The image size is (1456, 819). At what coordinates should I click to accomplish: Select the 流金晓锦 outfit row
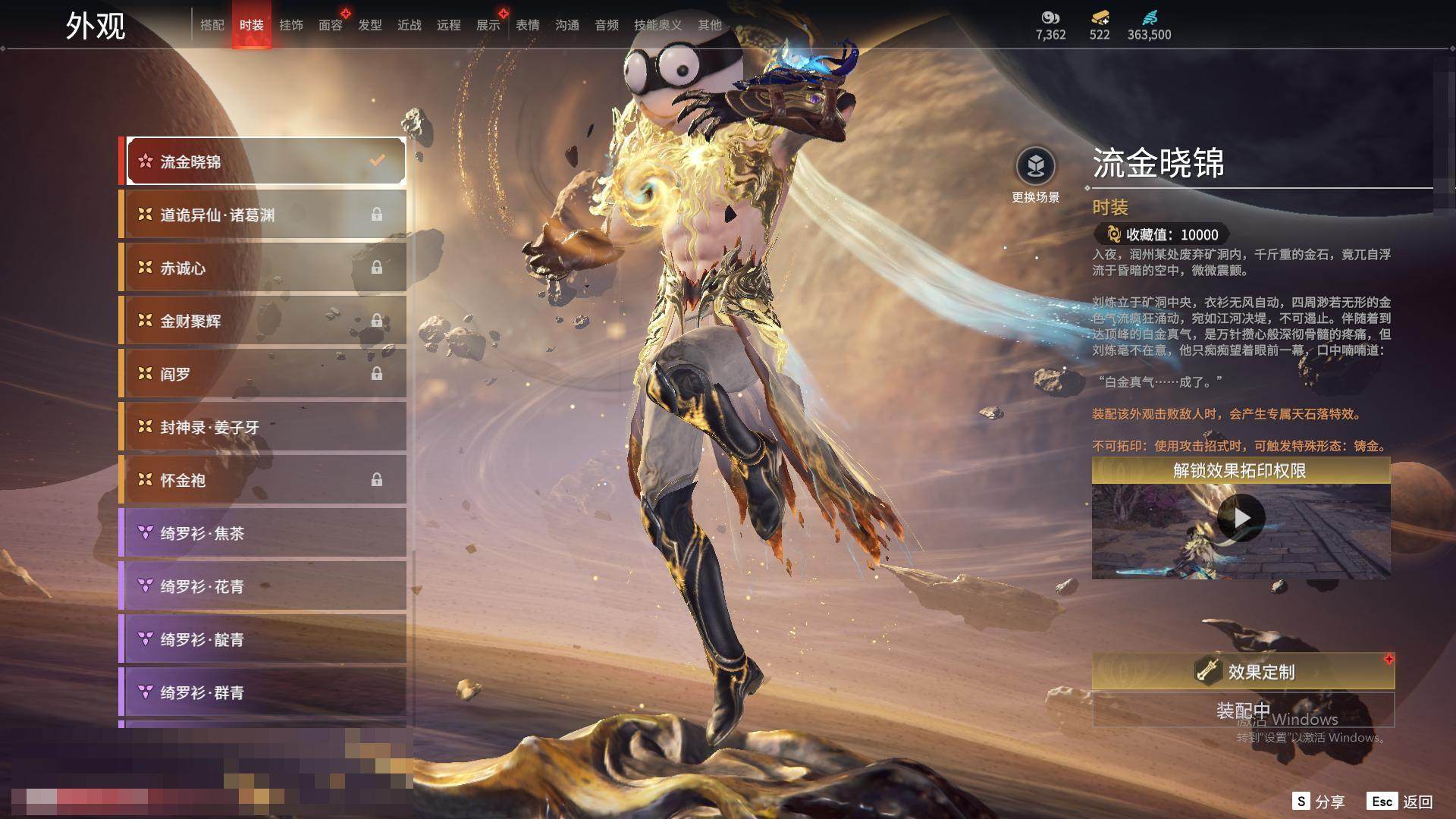click(265, 162)
